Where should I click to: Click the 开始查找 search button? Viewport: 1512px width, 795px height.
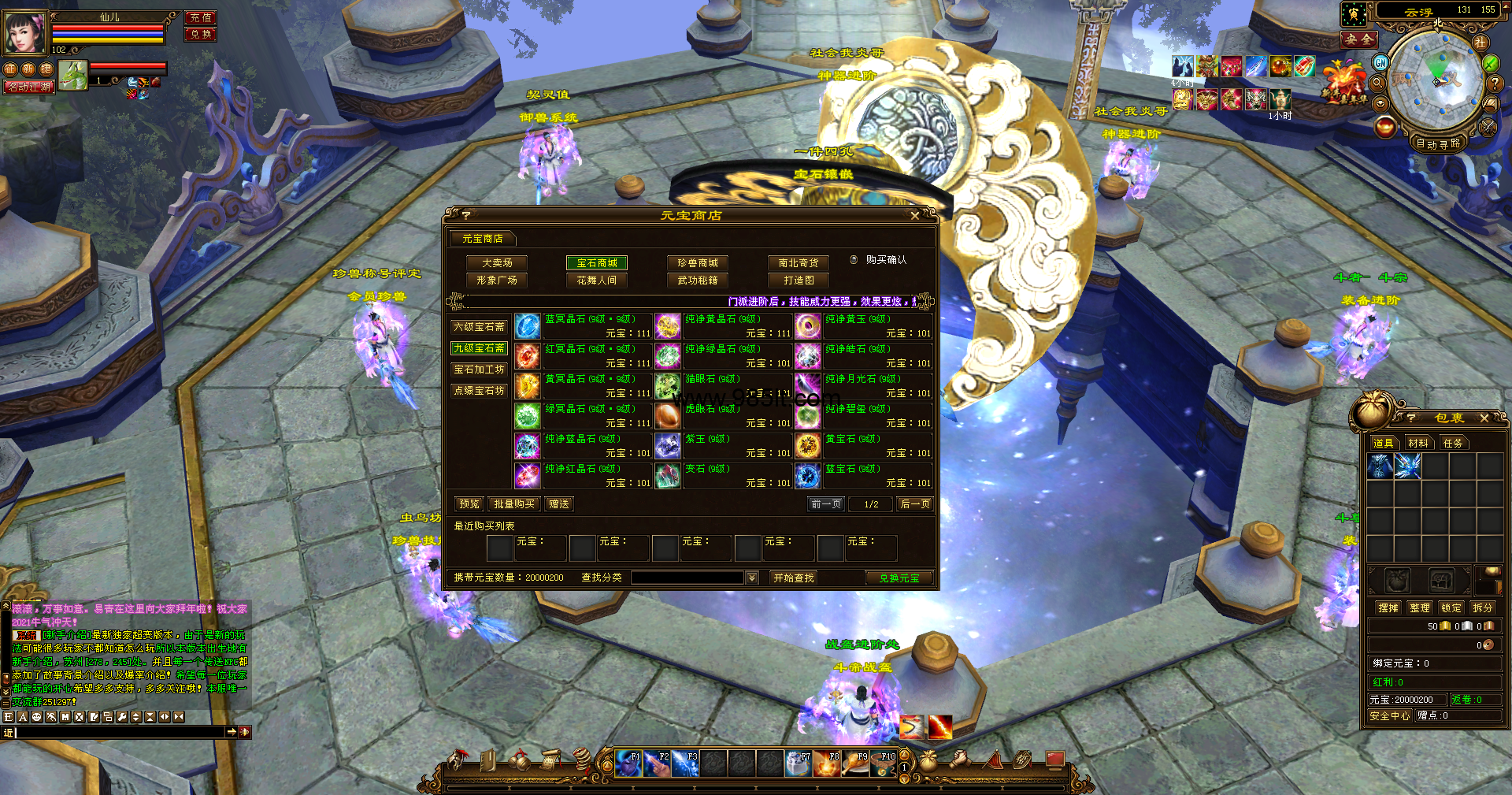click(793, 578)
